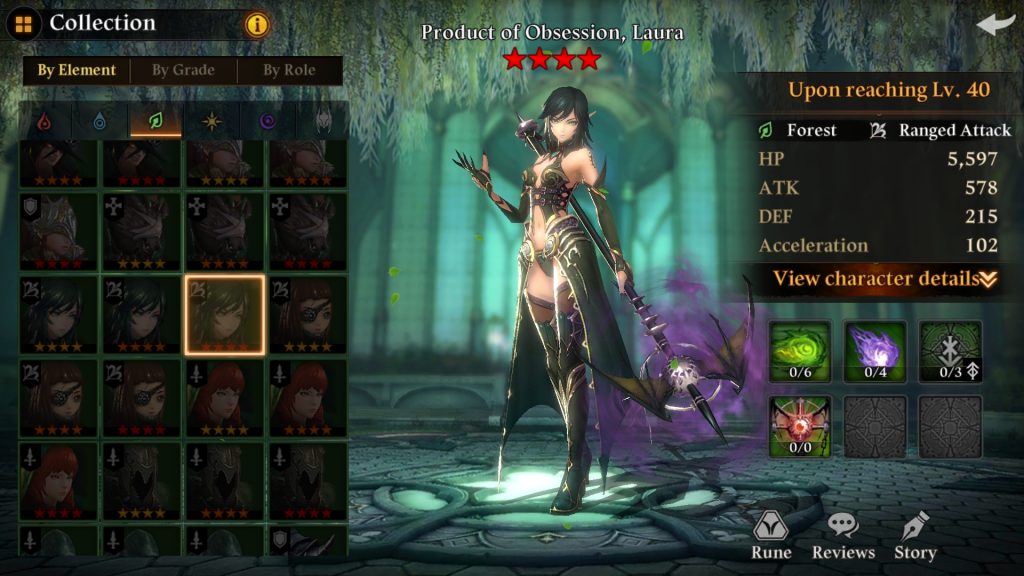Go back with the return arrow

tap(995, 24)
